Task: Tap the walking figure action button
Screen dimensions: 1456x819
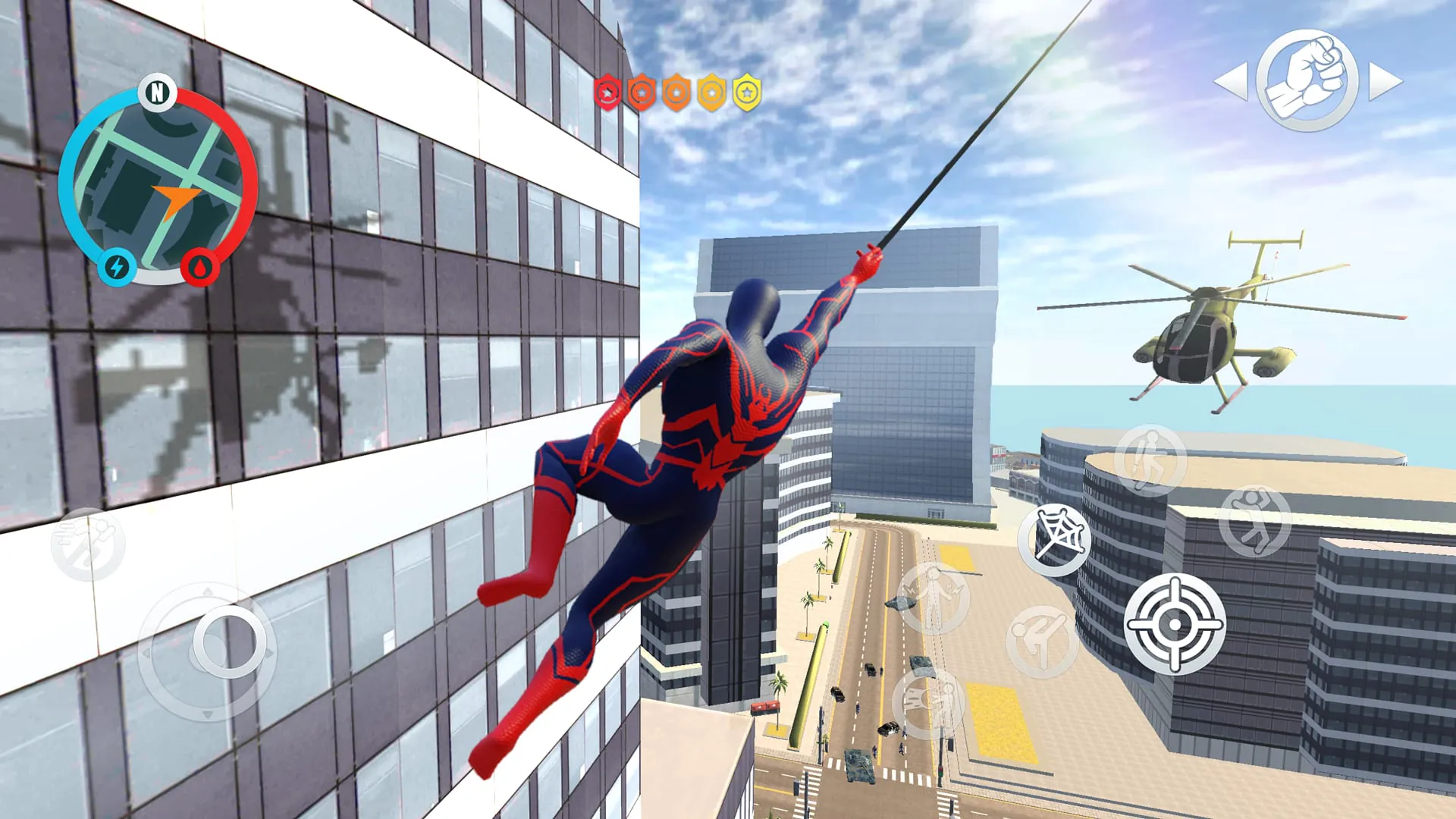Action: click(1150, 460)
